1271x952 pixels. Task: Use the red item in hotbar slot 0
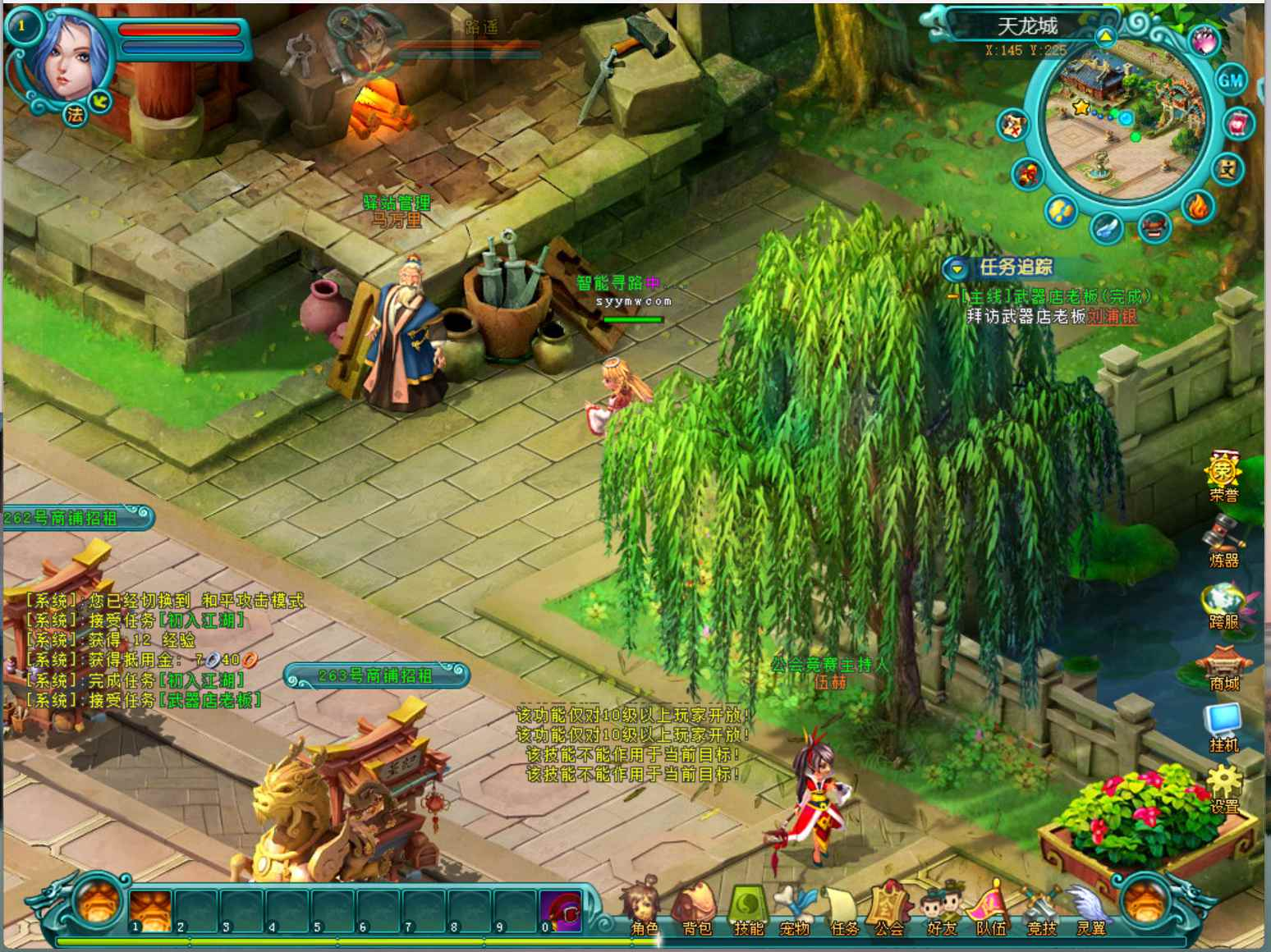pos(561,909)
